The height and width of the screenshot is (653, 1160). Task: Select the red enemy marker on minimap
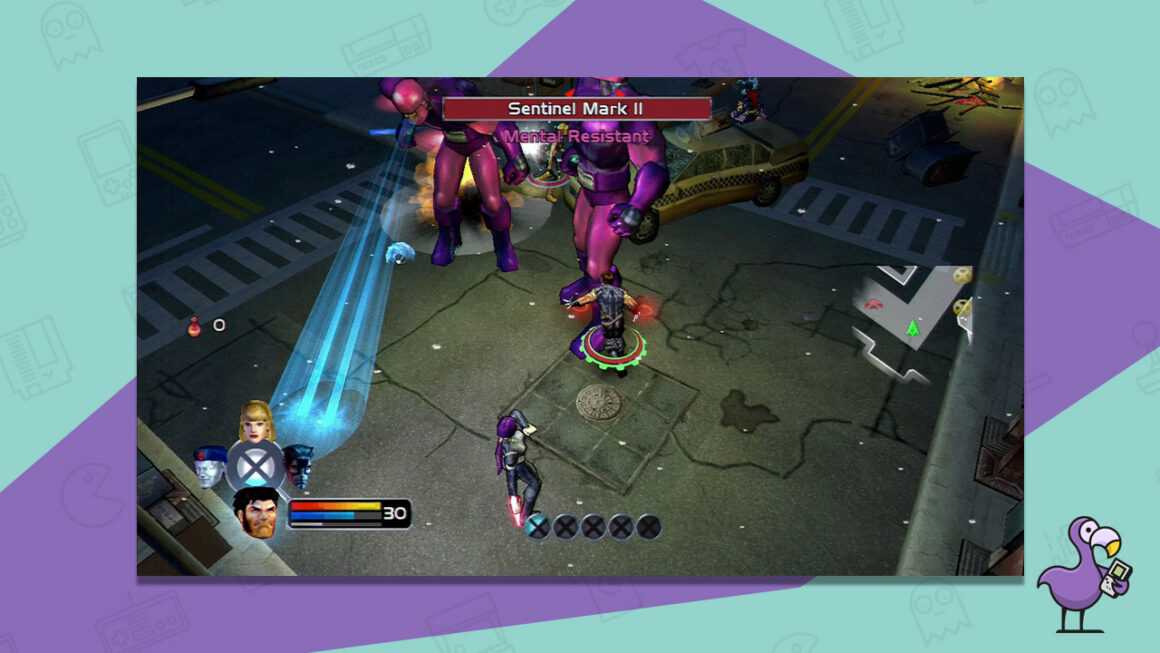pyautogui.click(x=874, y=303)
